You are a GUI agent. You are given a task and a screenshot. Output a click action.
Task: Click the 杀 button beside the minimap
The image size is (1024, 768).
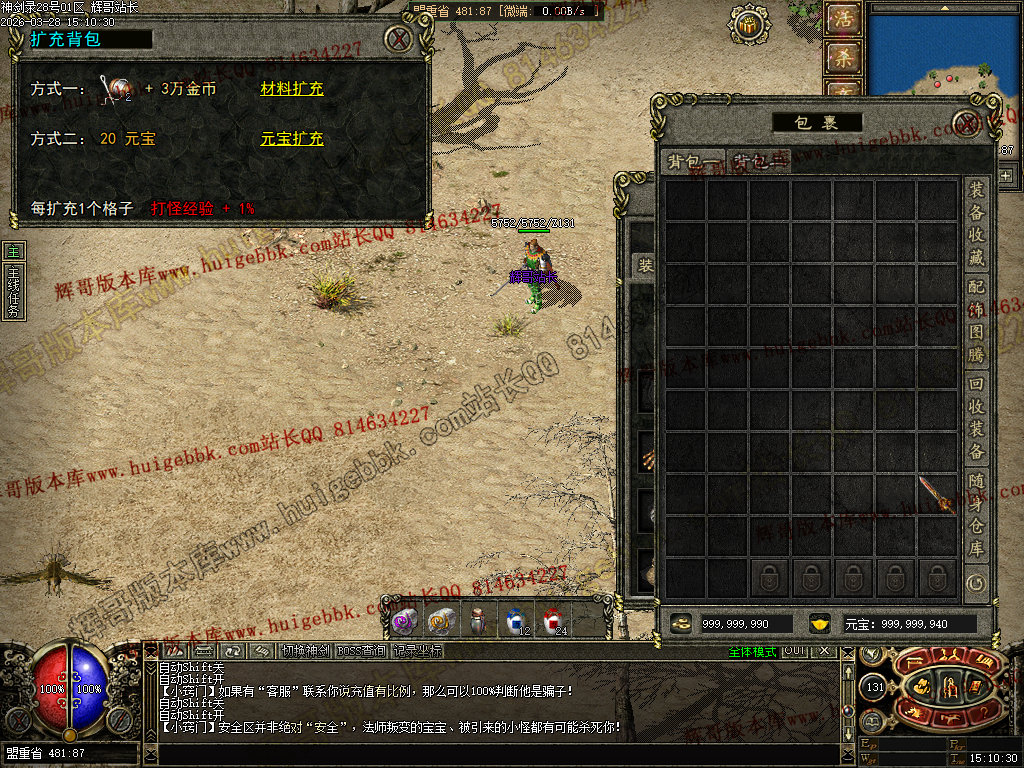pos(843,57)
